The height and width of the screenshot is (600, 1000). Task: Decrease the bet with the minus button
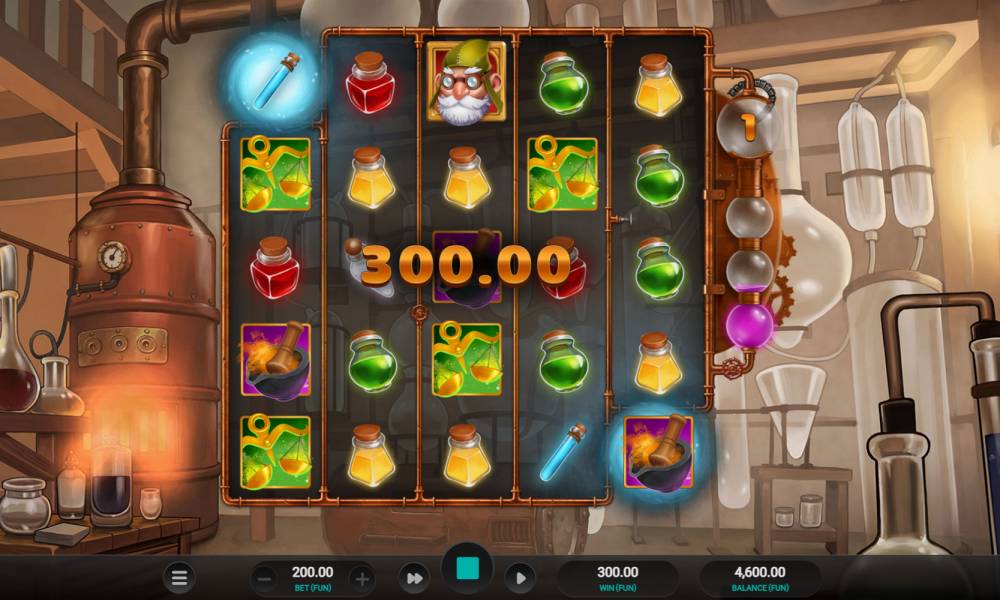pyautogui.click(x=263, y=578)
